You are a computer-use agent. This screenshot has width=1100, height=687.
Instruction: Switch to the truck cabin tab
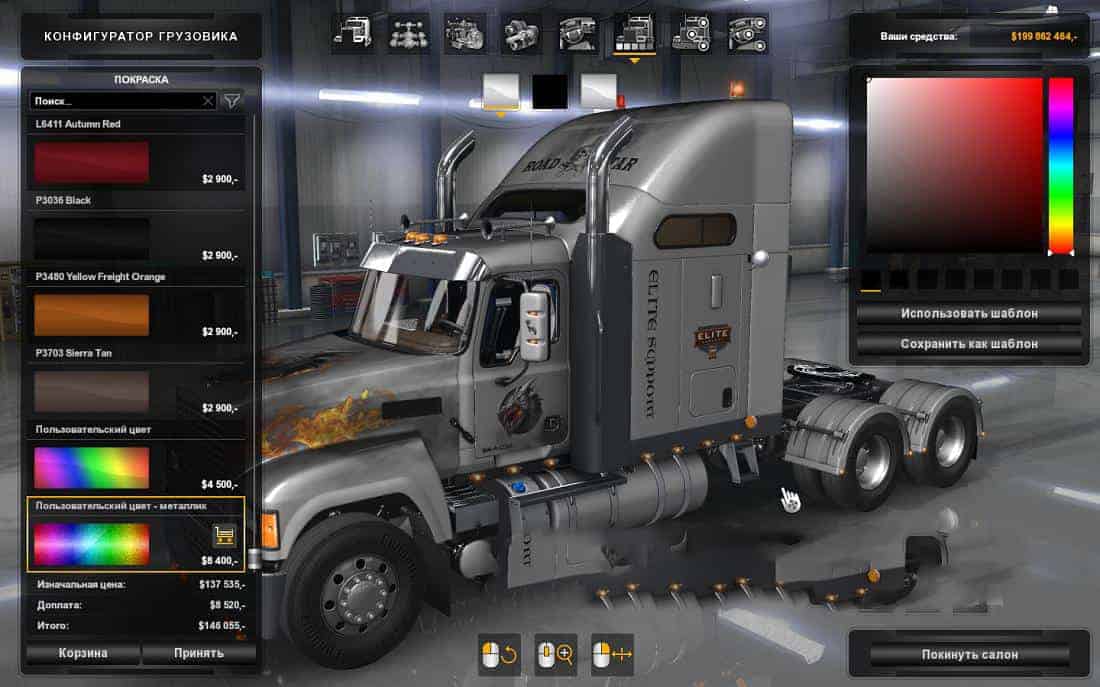tap(352, 34)
